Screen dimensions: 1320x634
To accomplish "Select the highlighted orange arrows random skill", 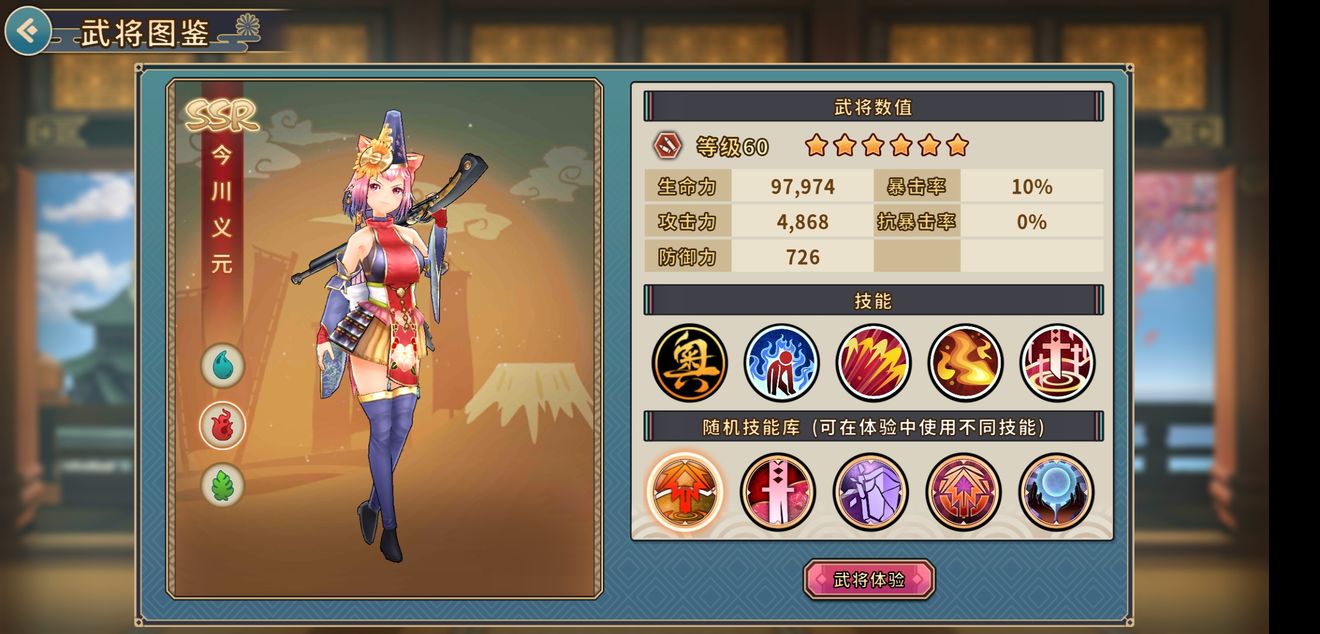I will pyautogui.click(x=684, y=491).
